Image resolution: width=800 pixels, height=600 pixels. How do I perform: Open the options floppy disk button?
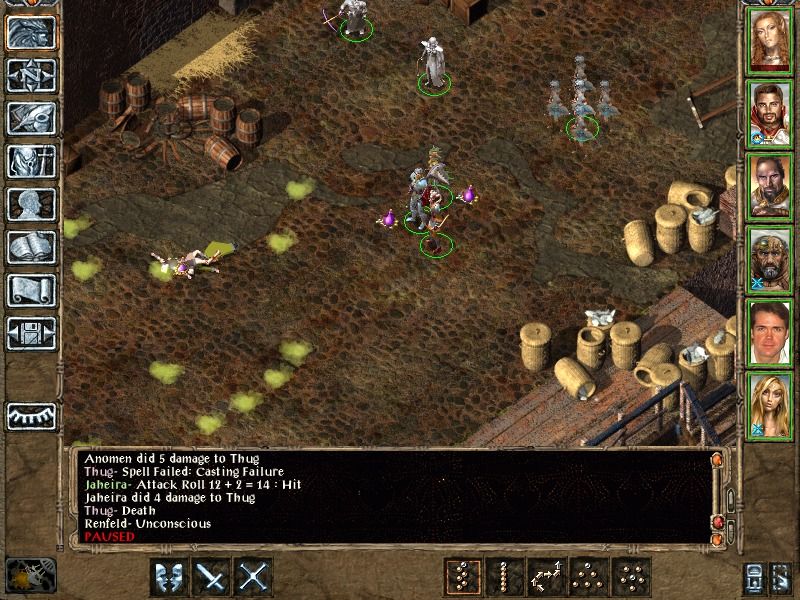(x=32, y=333)
